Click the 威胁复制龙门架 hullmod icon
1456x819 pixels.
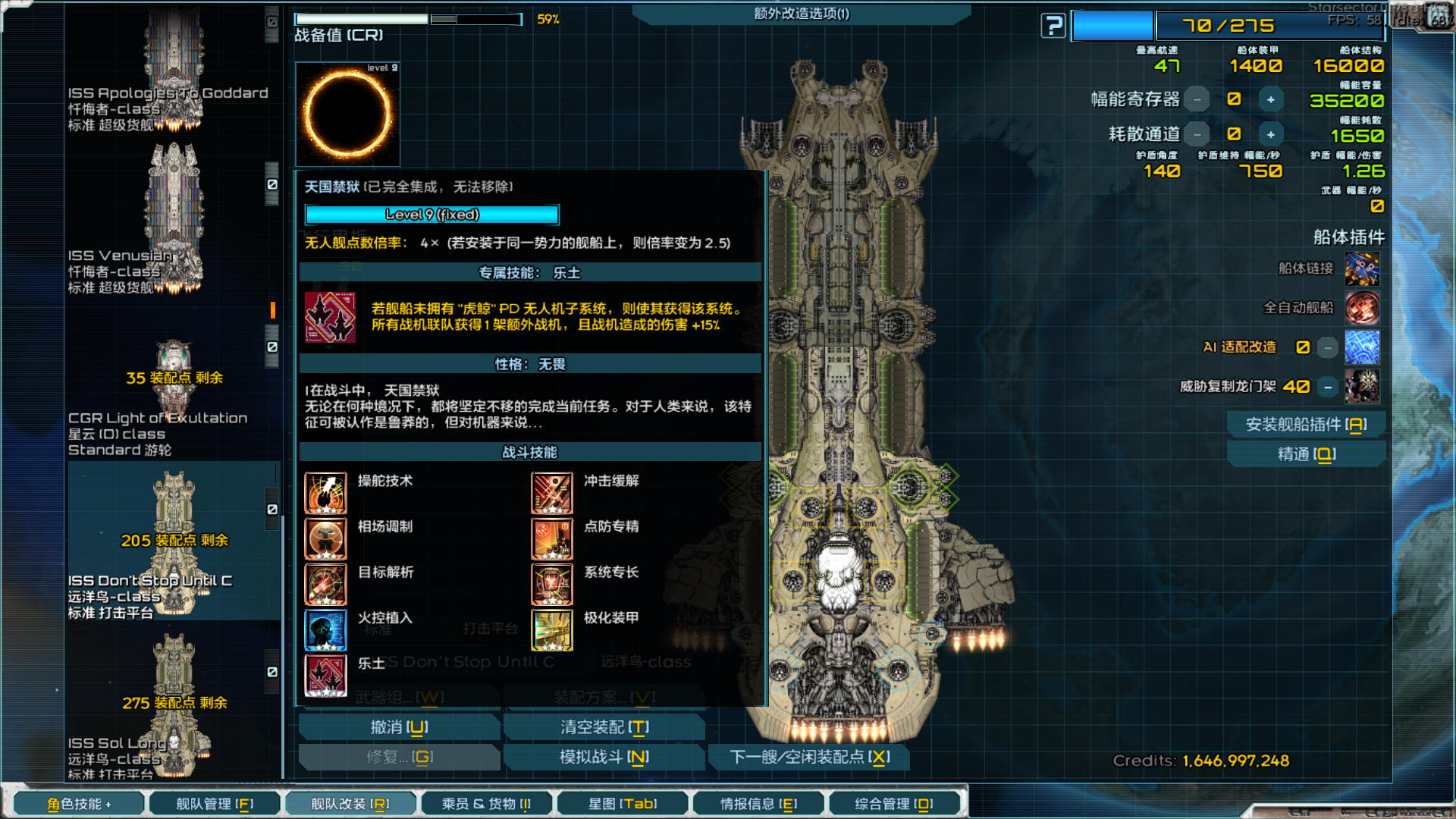(x=1361, y=387)
